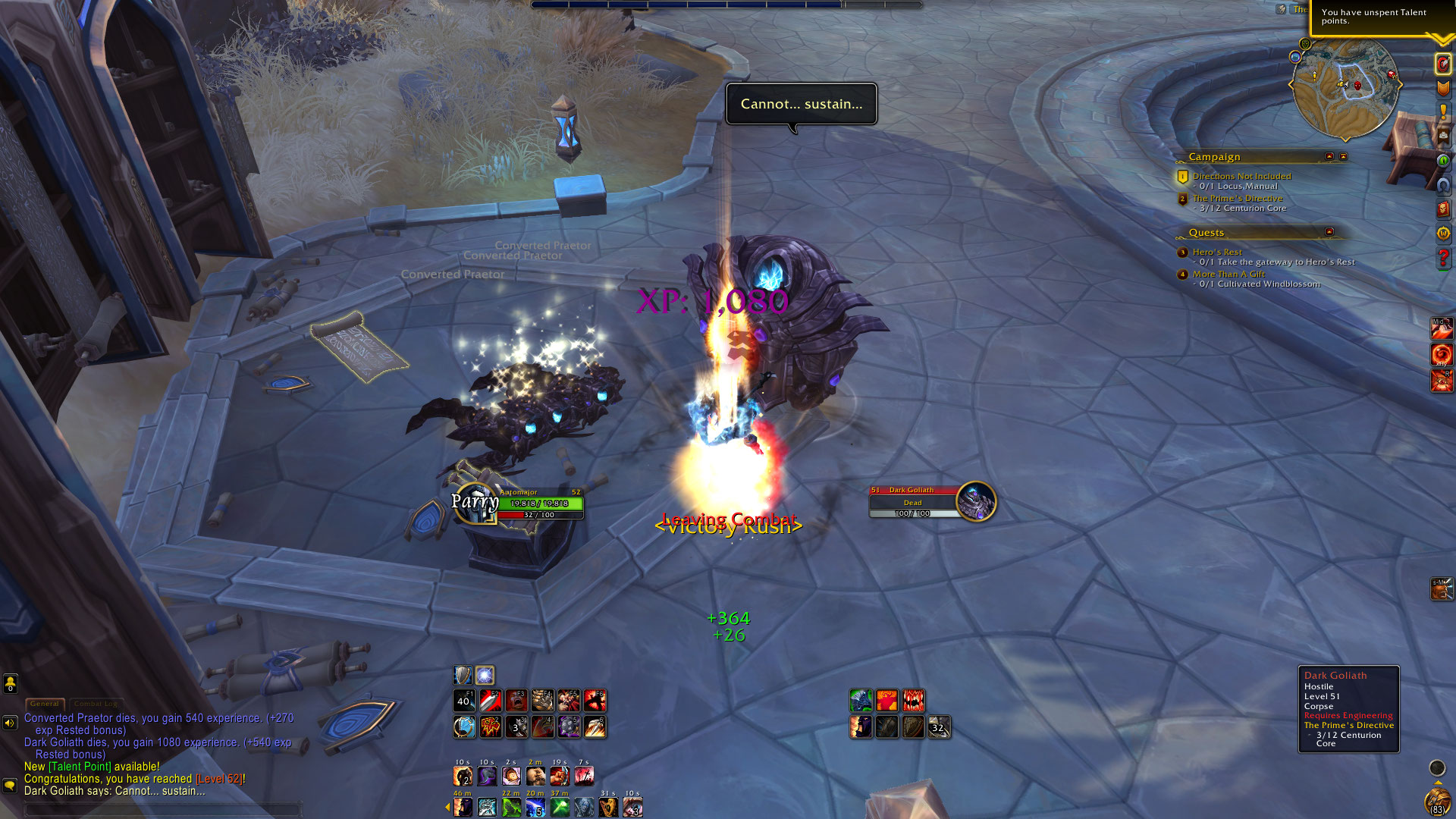Image resolution: width=1456 pixels, height=819 pixels.
Task: Open the Hero's Rest quest
Action: (1216, 252)
